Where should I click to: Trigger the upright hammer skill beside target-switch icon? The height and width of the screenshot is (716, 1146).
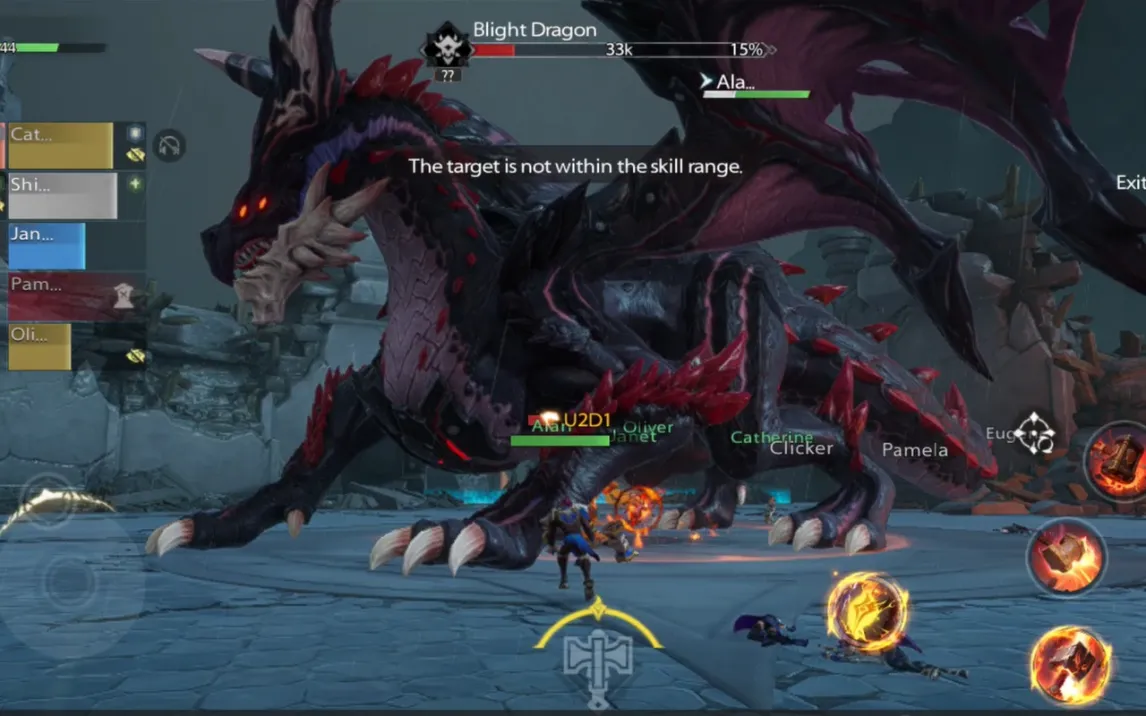point(1116,462)
